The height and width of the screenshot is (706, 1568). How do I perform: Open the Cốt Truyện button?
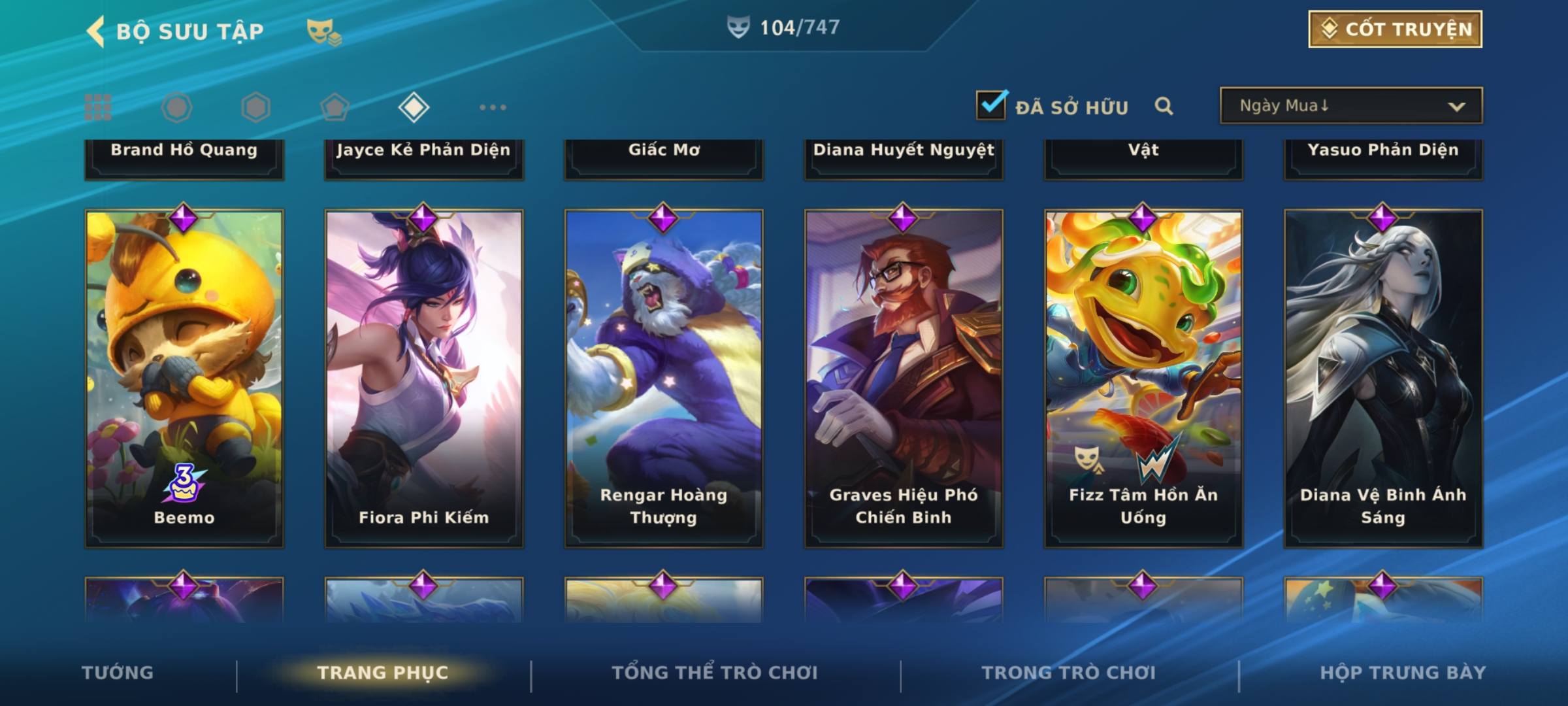pos(1395,29)
